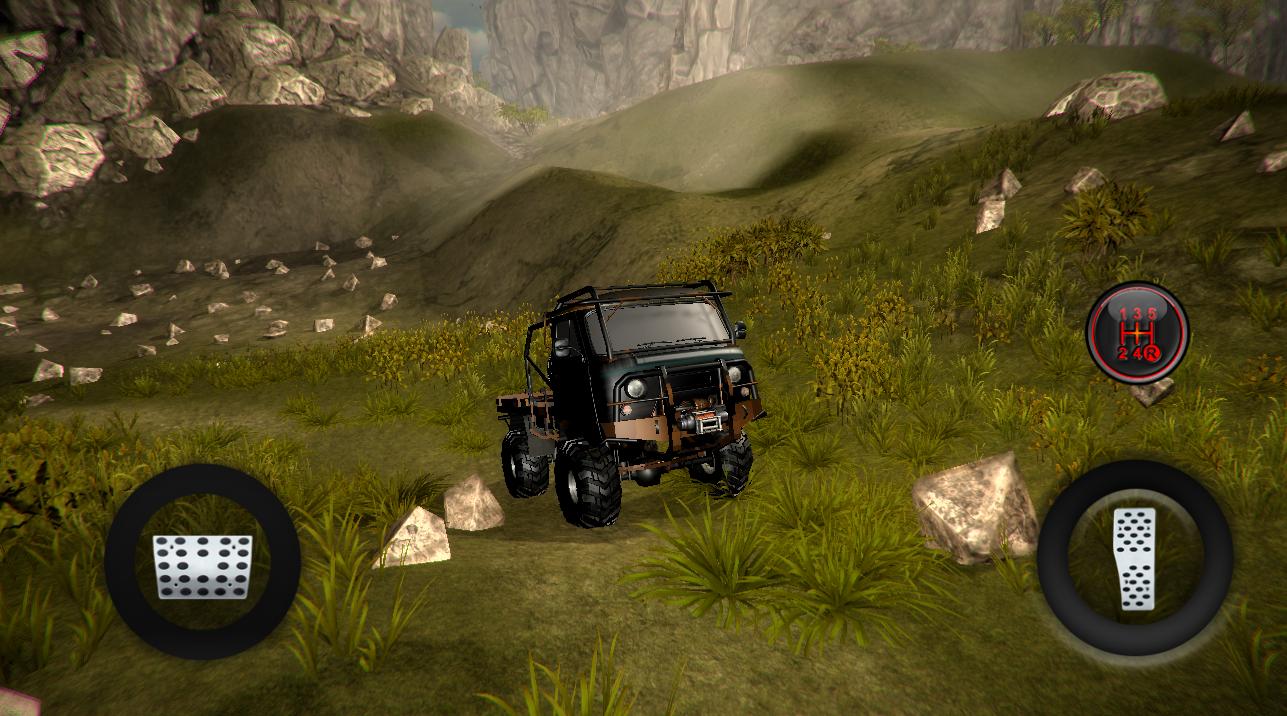
Task: Open the gear shifter knob
Action: click(x=1137, y=331)
